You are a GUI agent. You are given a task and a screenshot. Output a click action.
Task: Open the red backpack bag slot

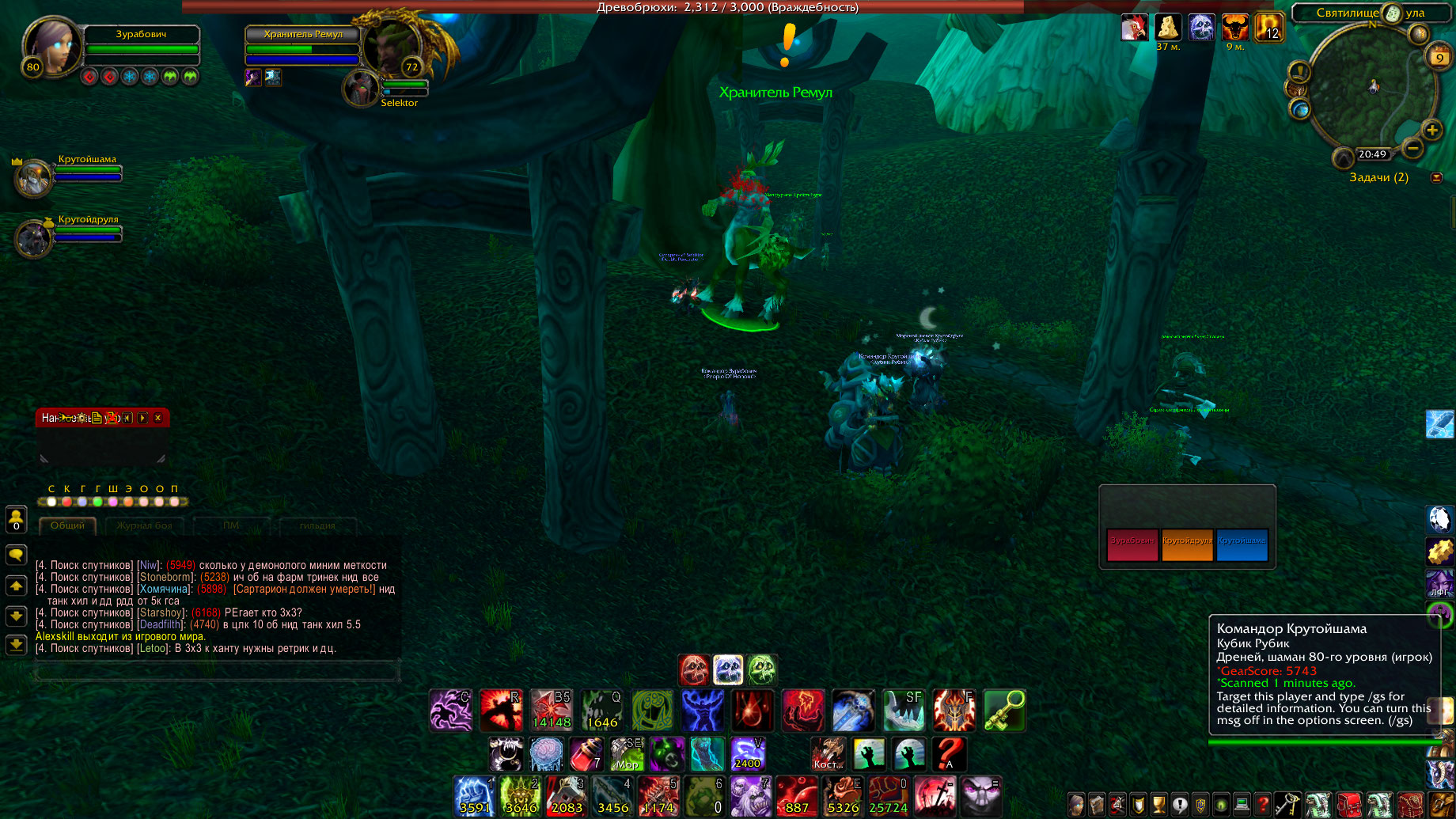[1349, 805]
